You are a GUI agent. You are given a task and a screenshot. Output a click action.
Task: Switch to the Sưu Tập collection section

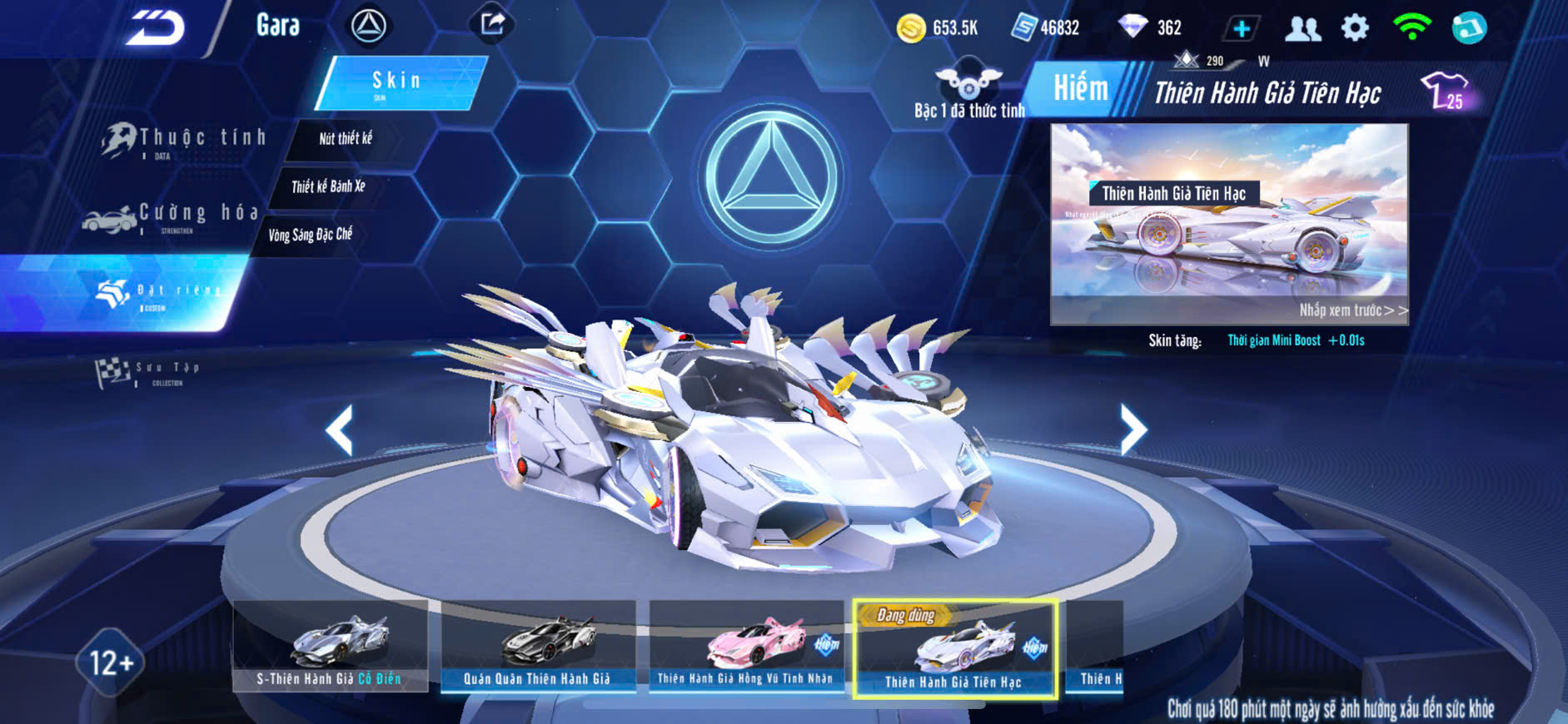coord(150,372)
